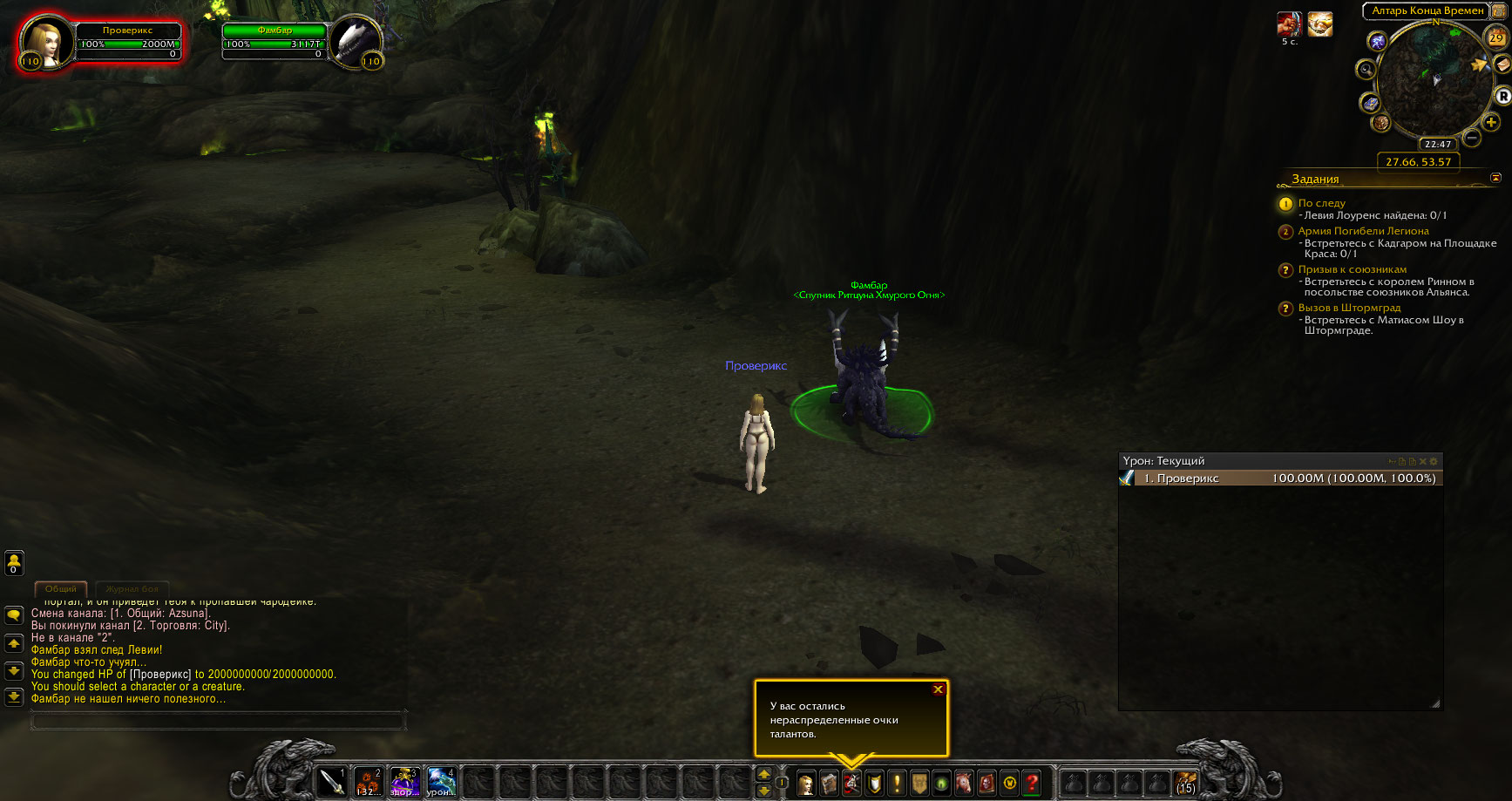This screenshot has width=1512, height=801.
Task: Collapse the Задания quest tracker
Action: pyautogui.click(x=1495, y=178)
